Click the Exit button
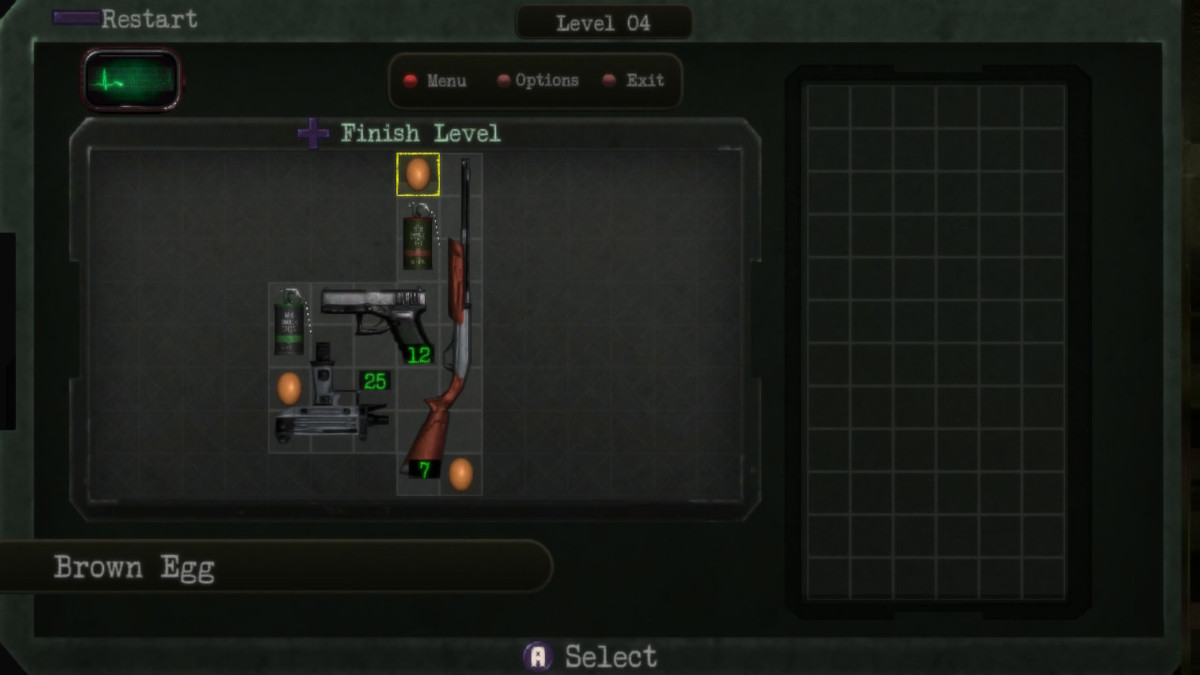1200x675 pixels. click(634, 81)
